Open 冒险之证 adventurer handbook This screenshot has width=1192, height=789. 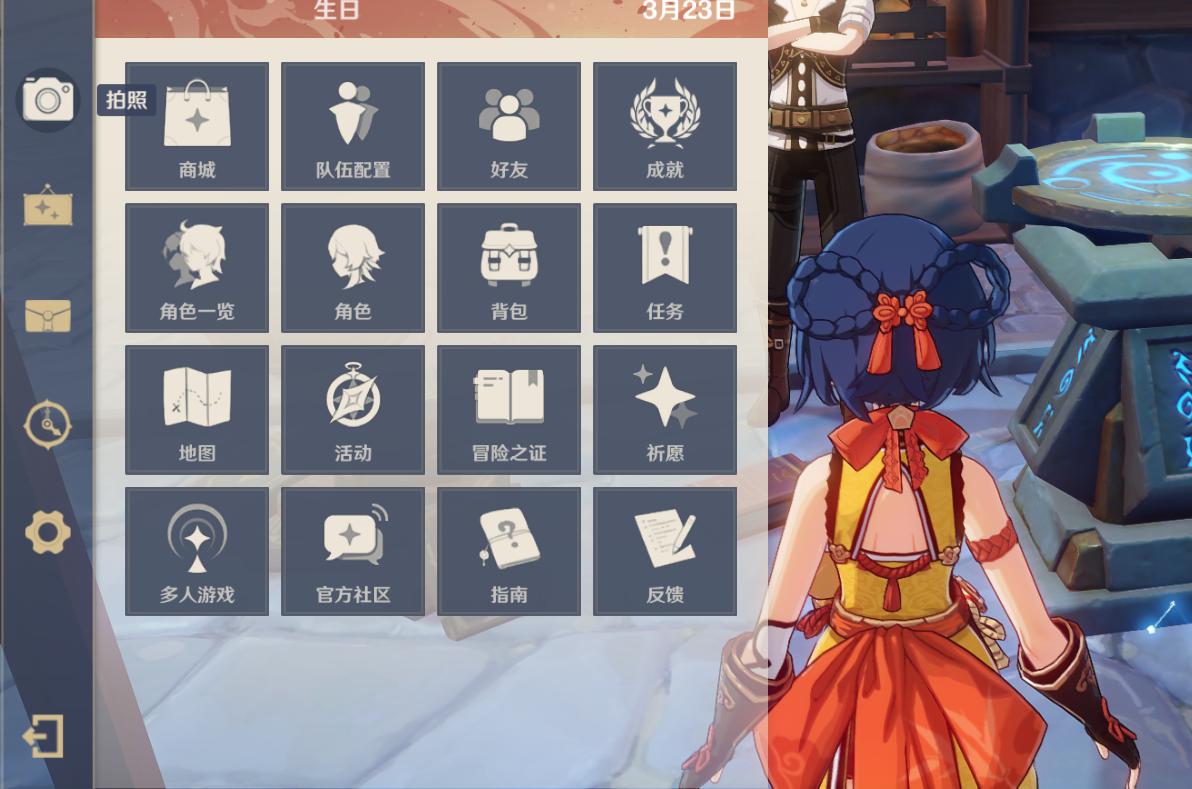pos(509,410)
